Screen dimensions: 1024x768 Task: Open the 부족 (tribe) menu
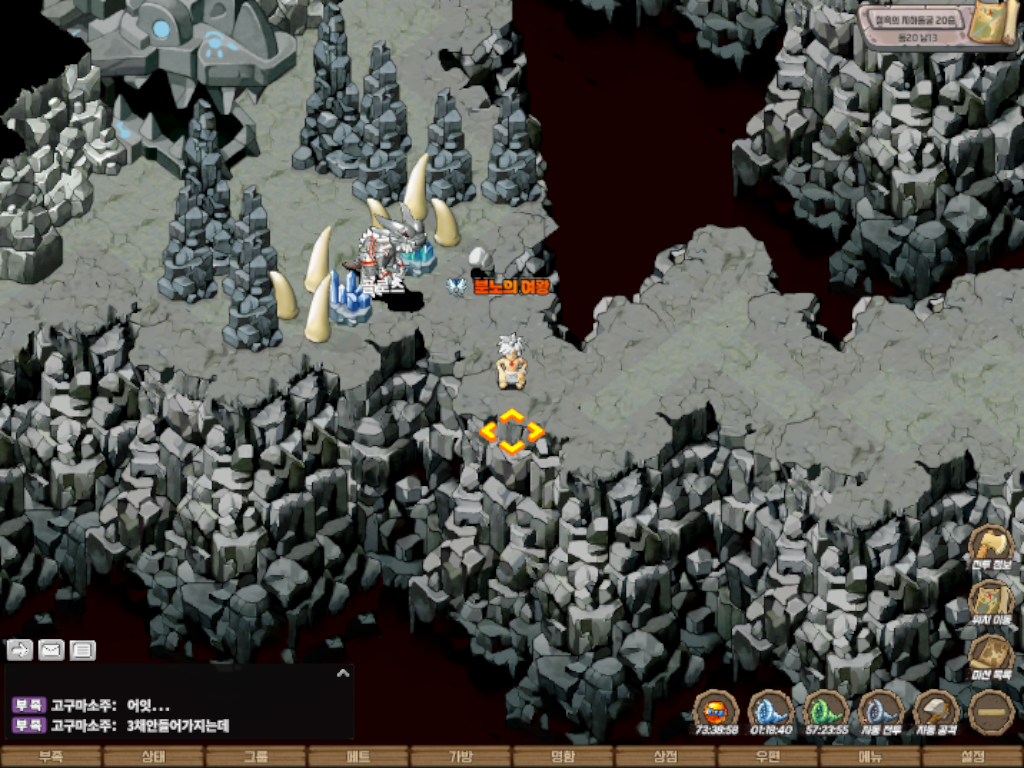50,757
